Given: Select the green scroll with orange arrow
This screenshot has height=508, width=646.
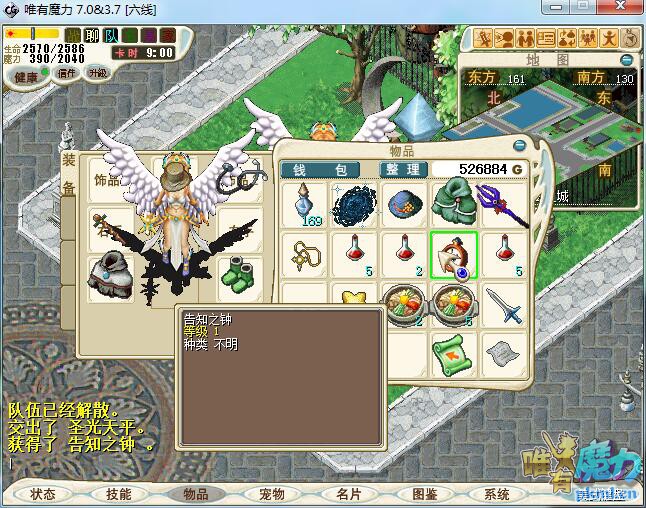Looking at the screenshot, I should tap(454, 353).
